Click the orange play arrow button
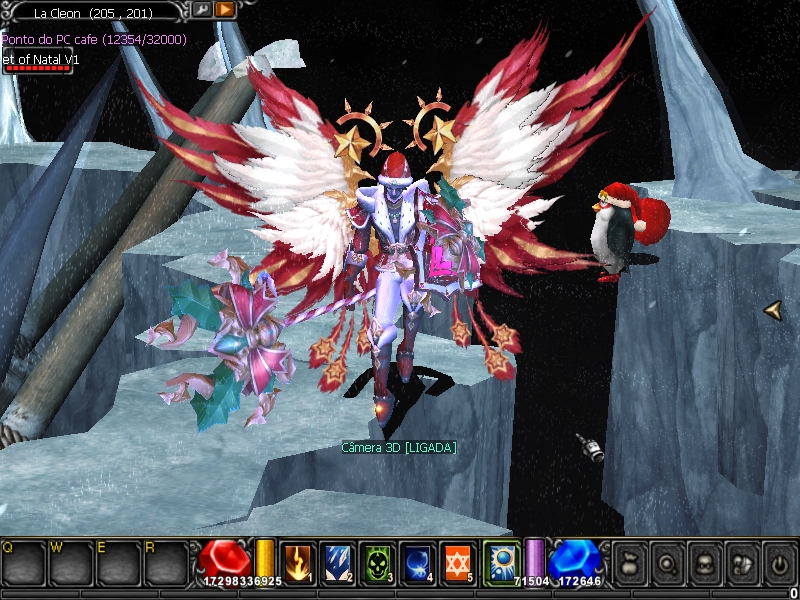The height and width of the screenshot is (600, 800). 225,10
